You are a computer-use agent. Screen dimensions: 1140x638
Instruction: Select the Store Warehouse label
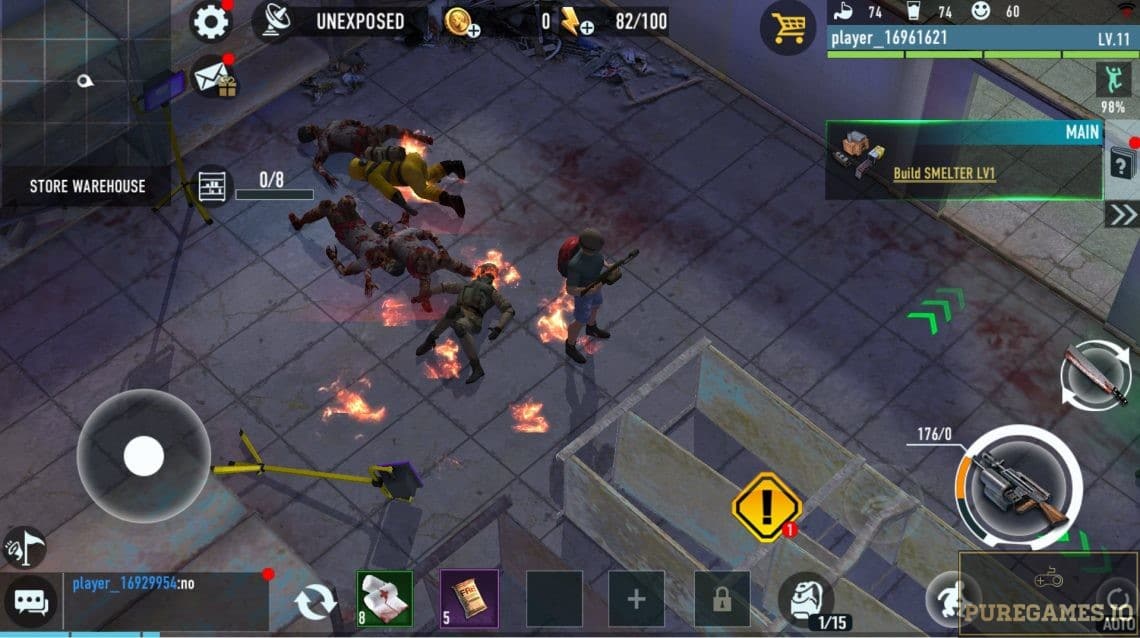pyautogui.click(x=87, y=186)
